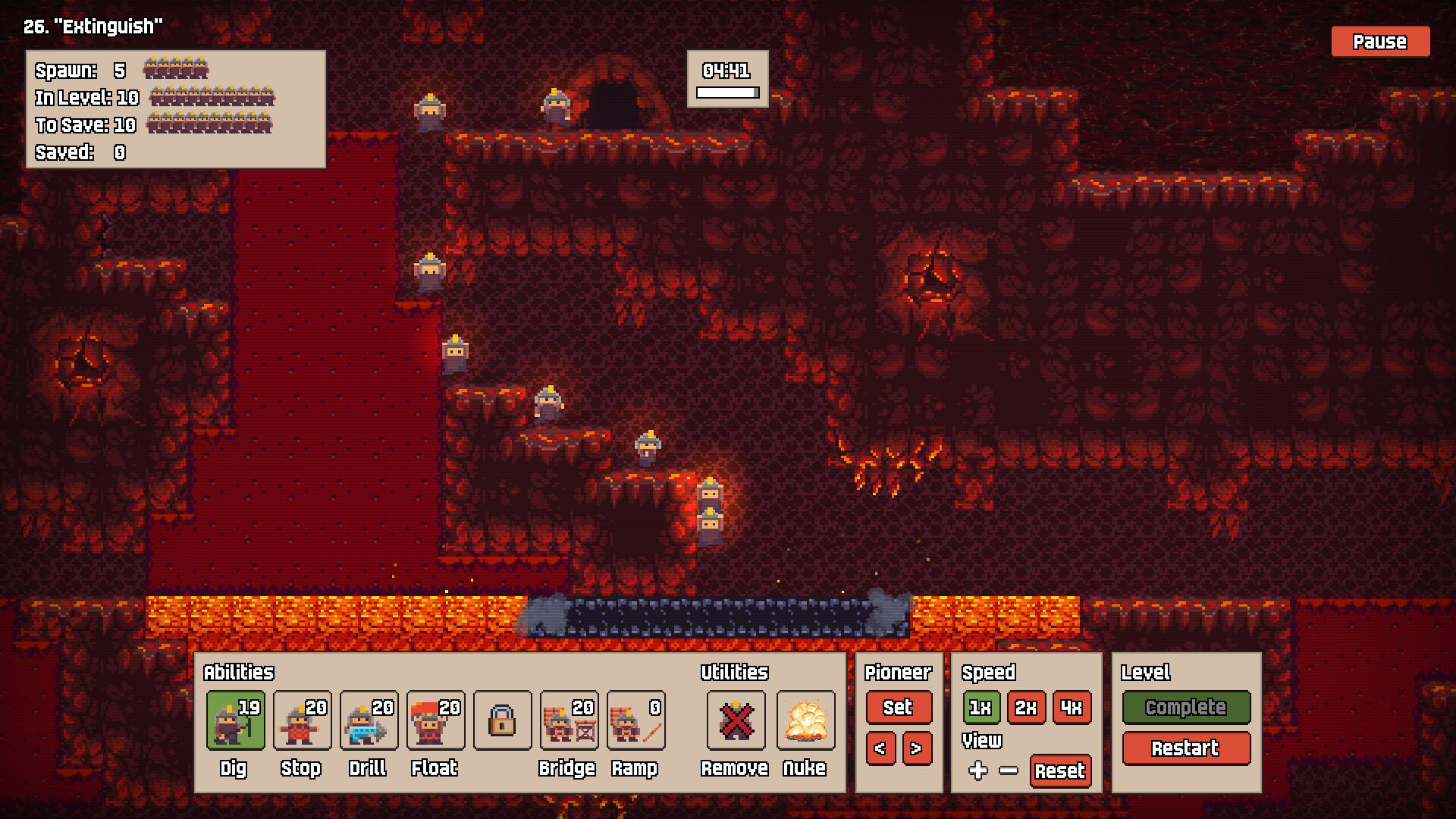Click the next pioneer arrow
Screen dimensions: 1456x819
click(x=916, y=748)
